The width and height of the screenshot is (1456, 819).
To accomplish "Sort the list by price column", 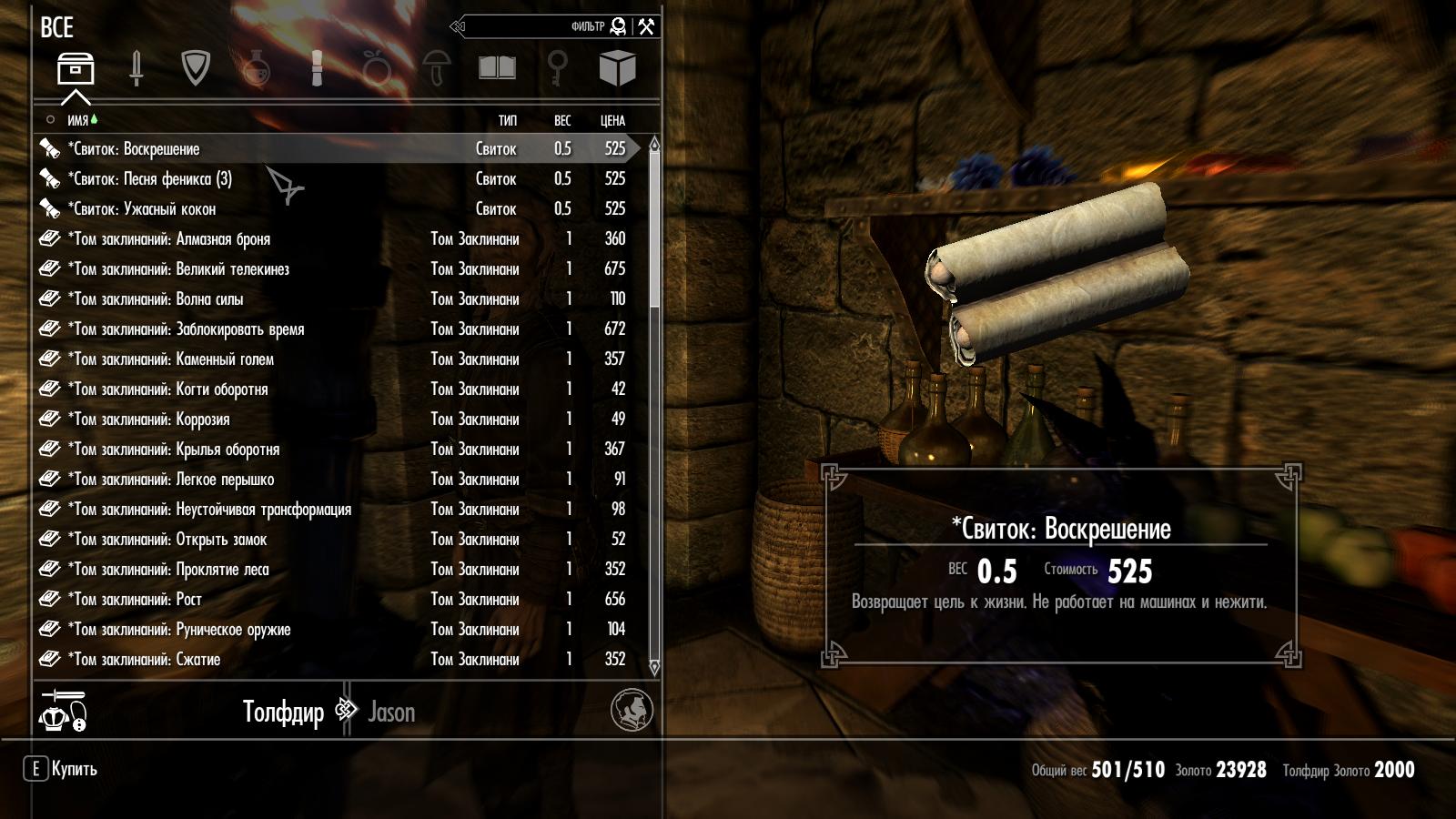I will (x=612, y=120).
